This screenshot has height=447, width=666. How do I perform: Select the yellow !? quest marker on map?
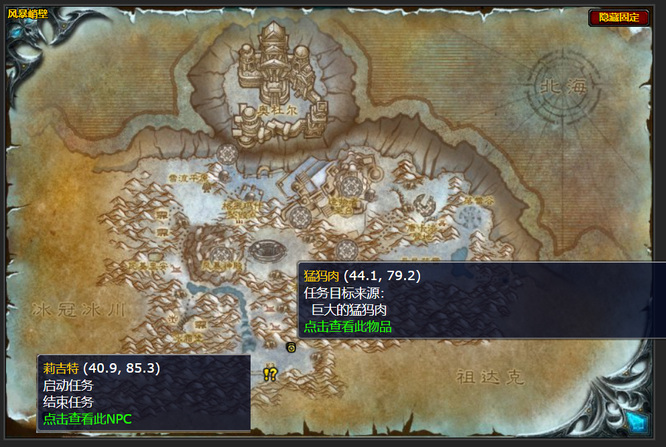click(270, 373)
